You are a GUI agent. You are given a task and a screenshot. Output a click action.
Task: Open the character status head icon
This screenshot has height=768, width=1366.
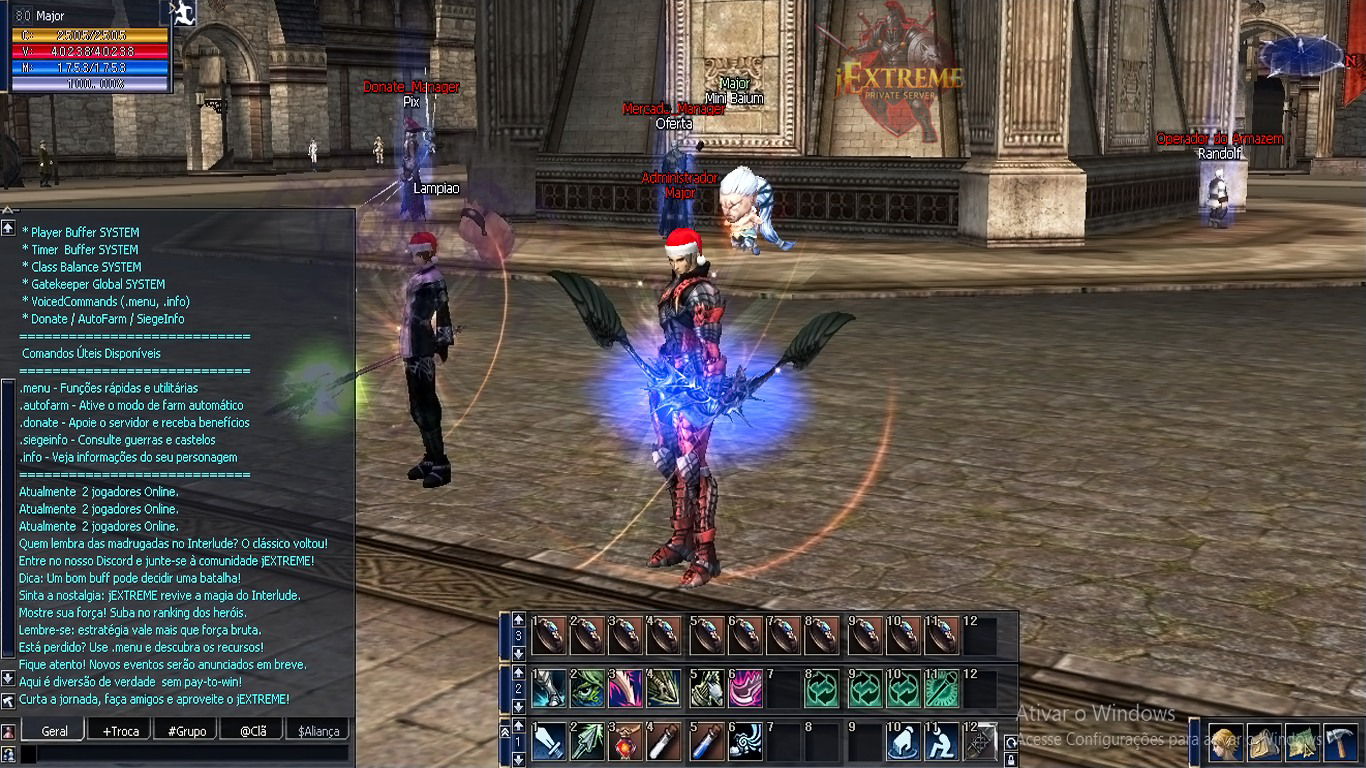pos(1226,743)
